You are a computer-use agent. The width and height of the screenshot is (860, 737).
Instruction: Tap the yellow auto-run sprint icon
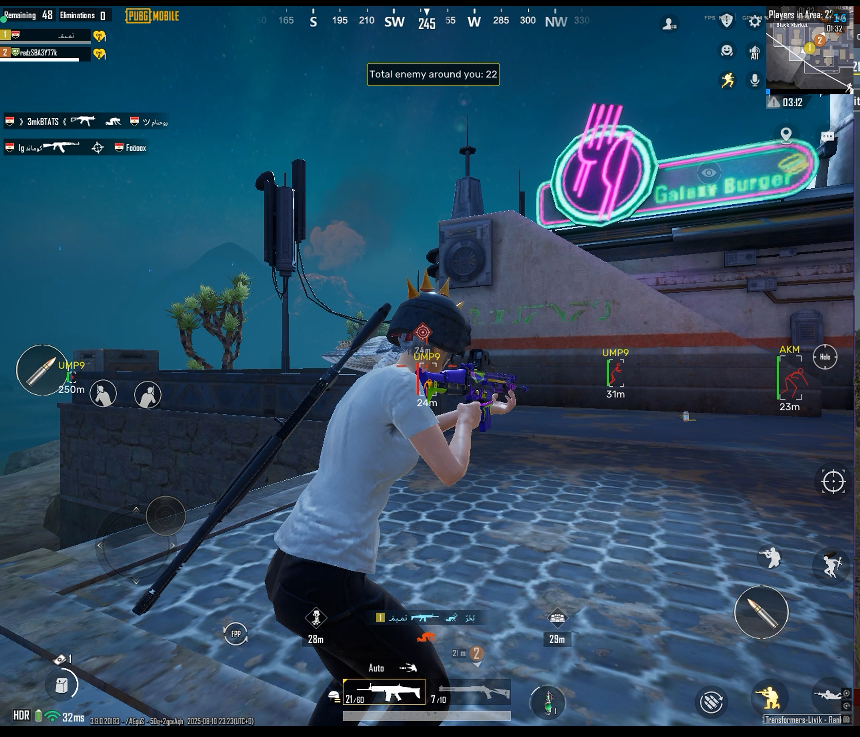pos(727,80)
